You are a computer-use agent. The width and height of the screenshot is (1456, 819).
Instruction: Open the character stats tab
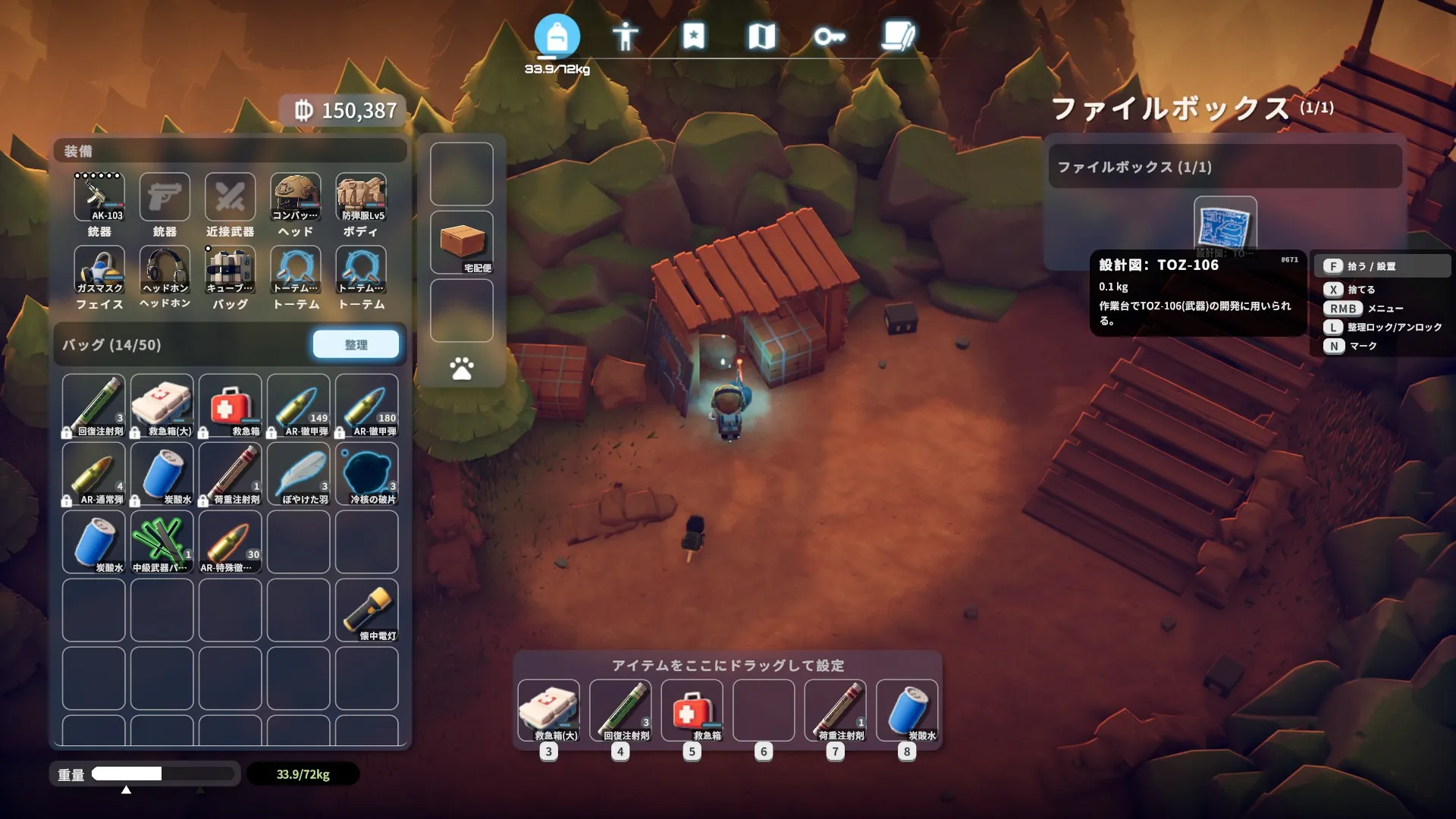click(x=625, y=36)
